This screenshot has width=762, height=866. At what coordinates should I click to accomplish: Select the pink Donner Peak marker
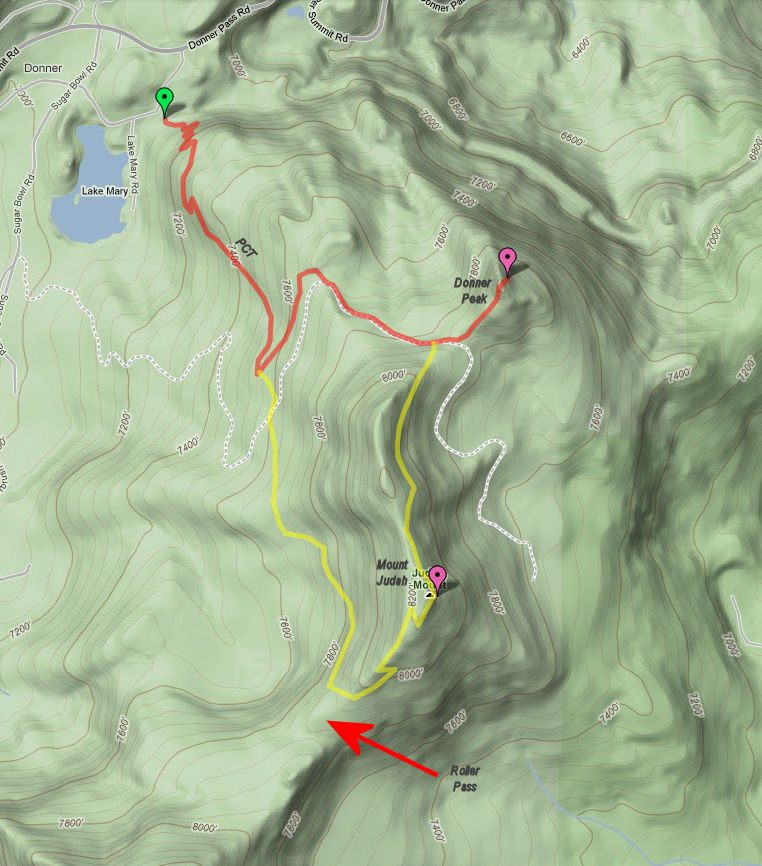coord(508,260)
